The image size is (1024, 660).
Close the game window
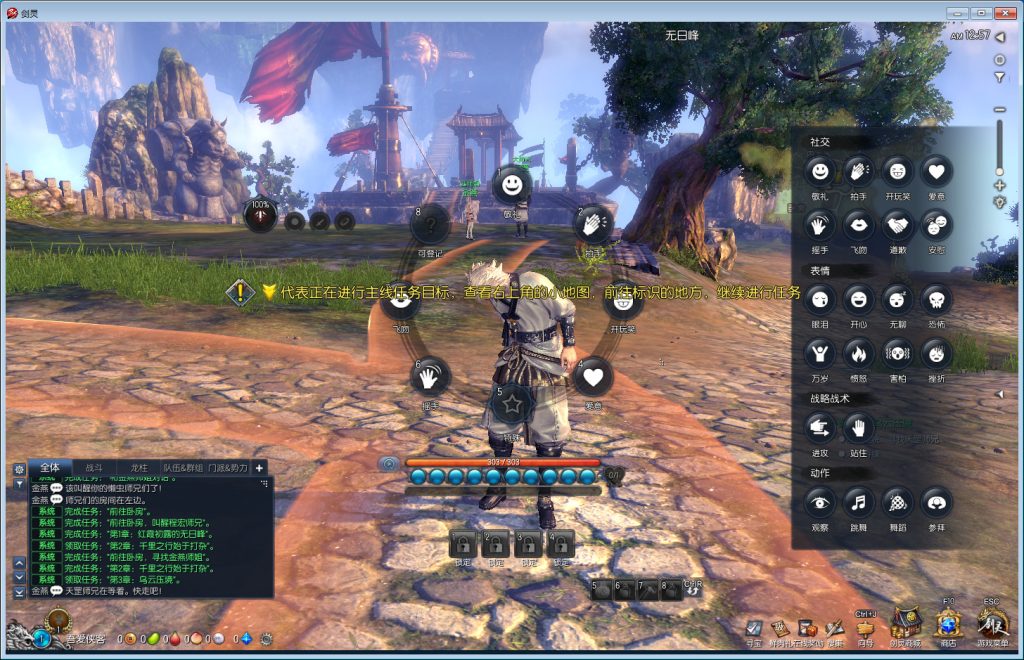pos(1005,11)
